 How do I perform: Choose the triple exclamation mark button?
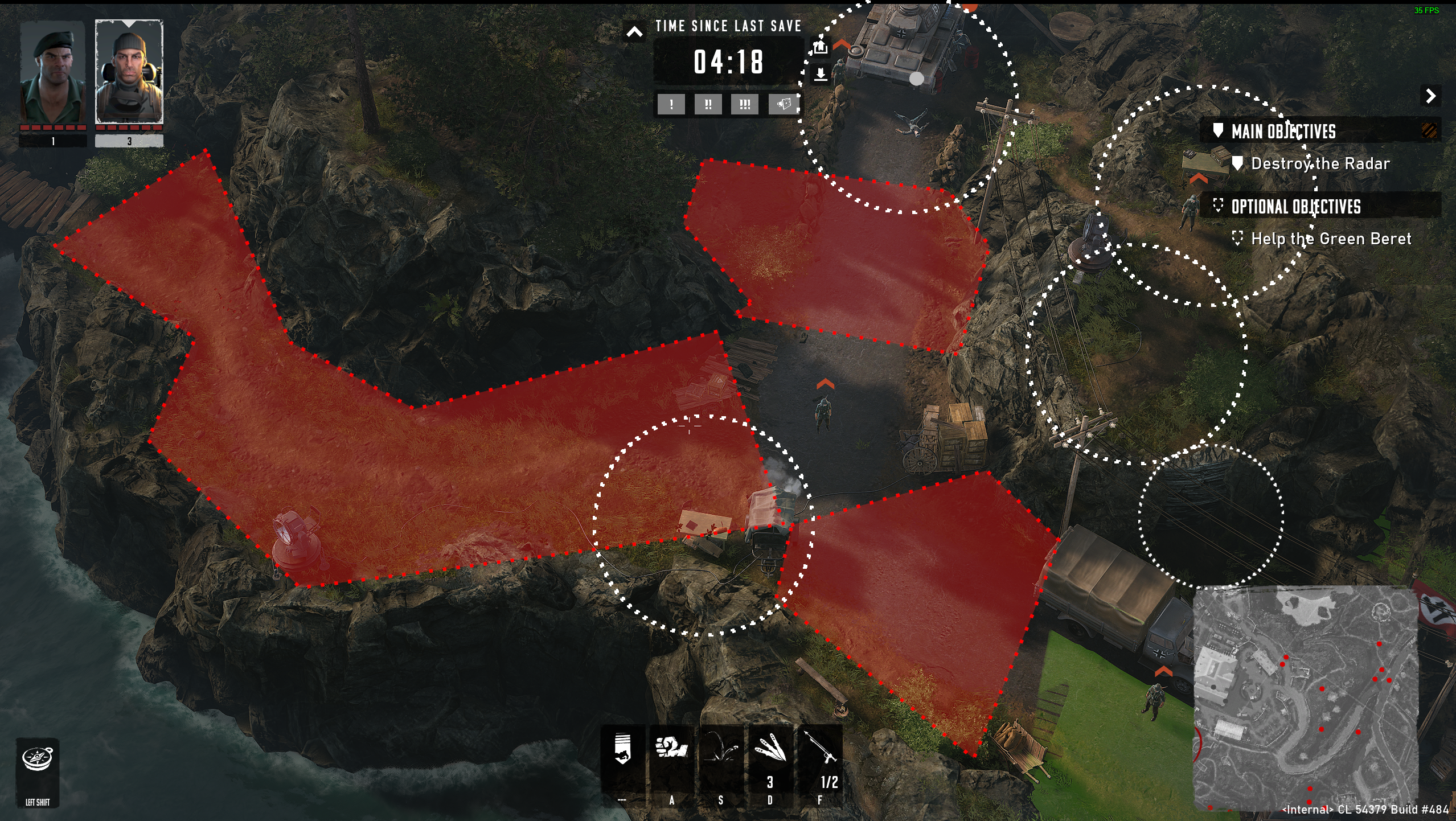(745, 105)
